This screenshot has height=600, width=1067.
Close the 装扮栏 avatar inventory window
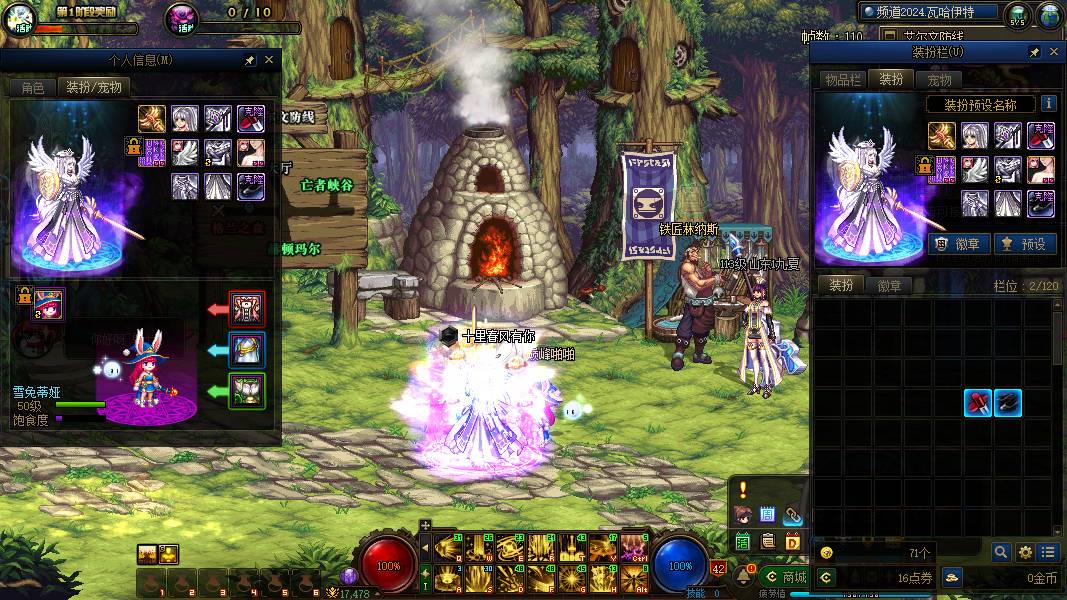(x=1054, y=52)
